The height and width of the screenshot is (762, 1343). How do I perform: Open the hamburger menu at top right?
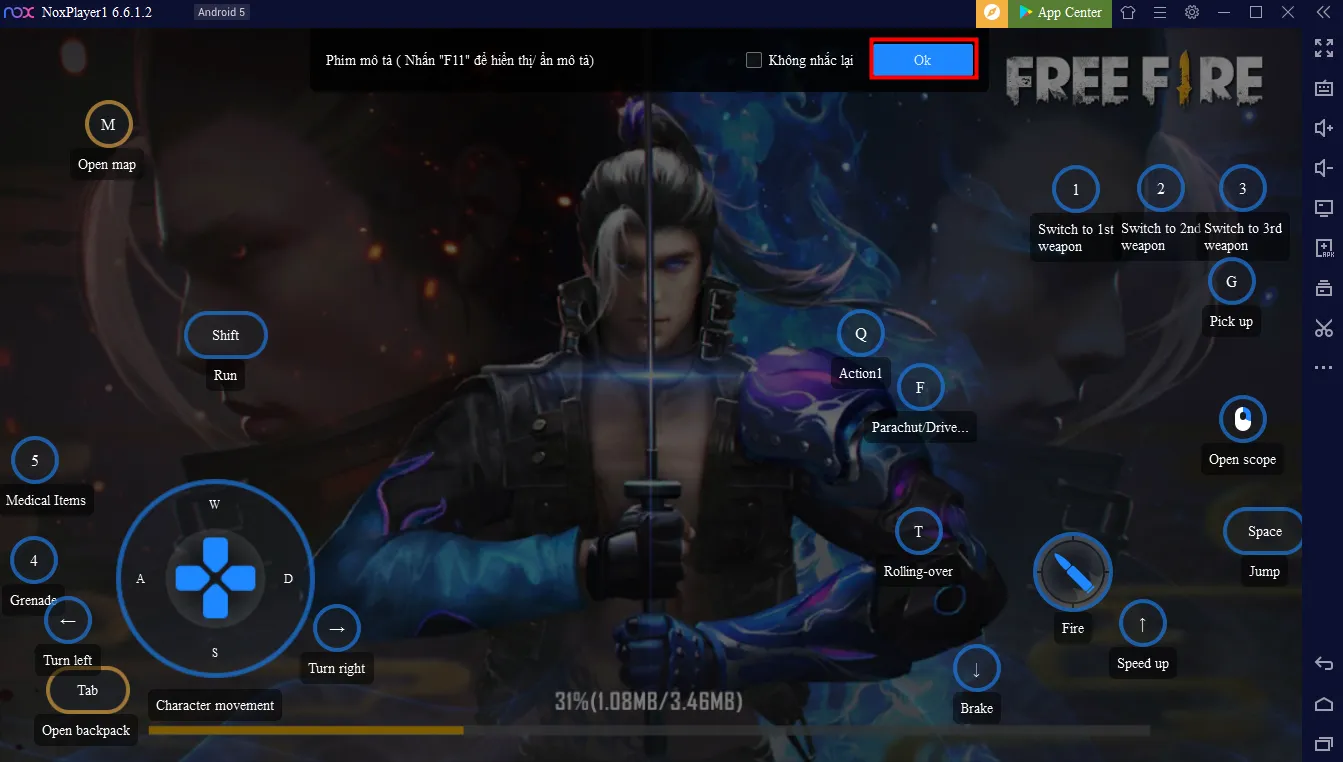(x=1159, y=14)
